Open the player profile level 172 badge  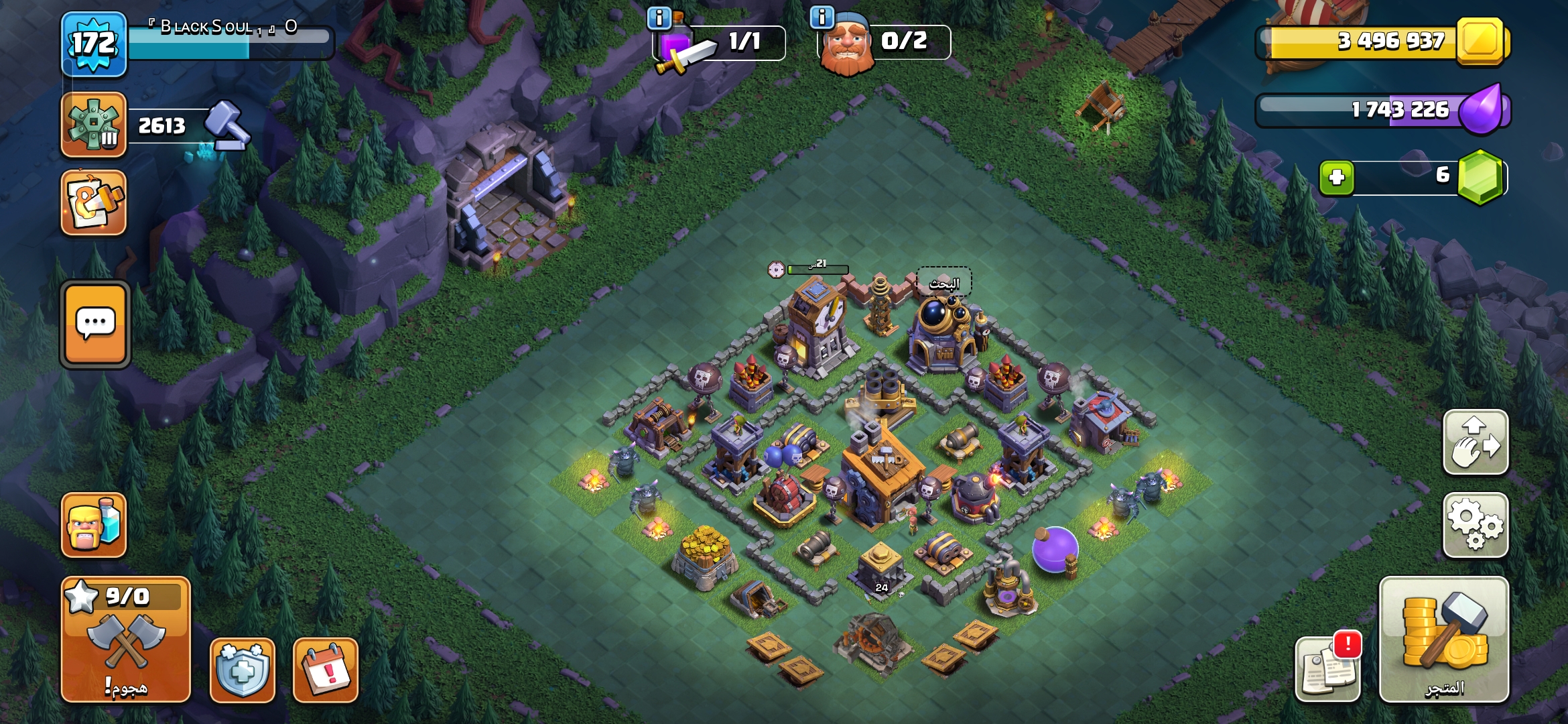94,44
